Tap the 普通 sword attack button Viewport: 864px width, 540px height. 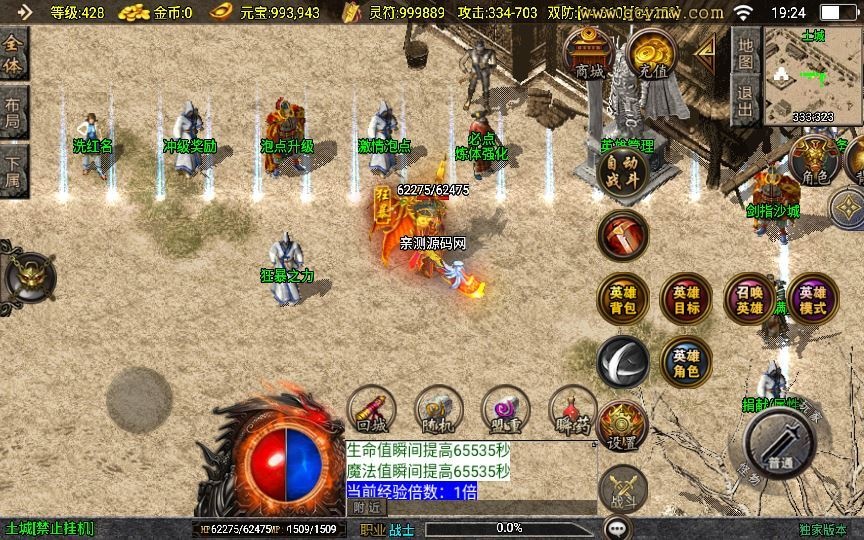(781, 443)
